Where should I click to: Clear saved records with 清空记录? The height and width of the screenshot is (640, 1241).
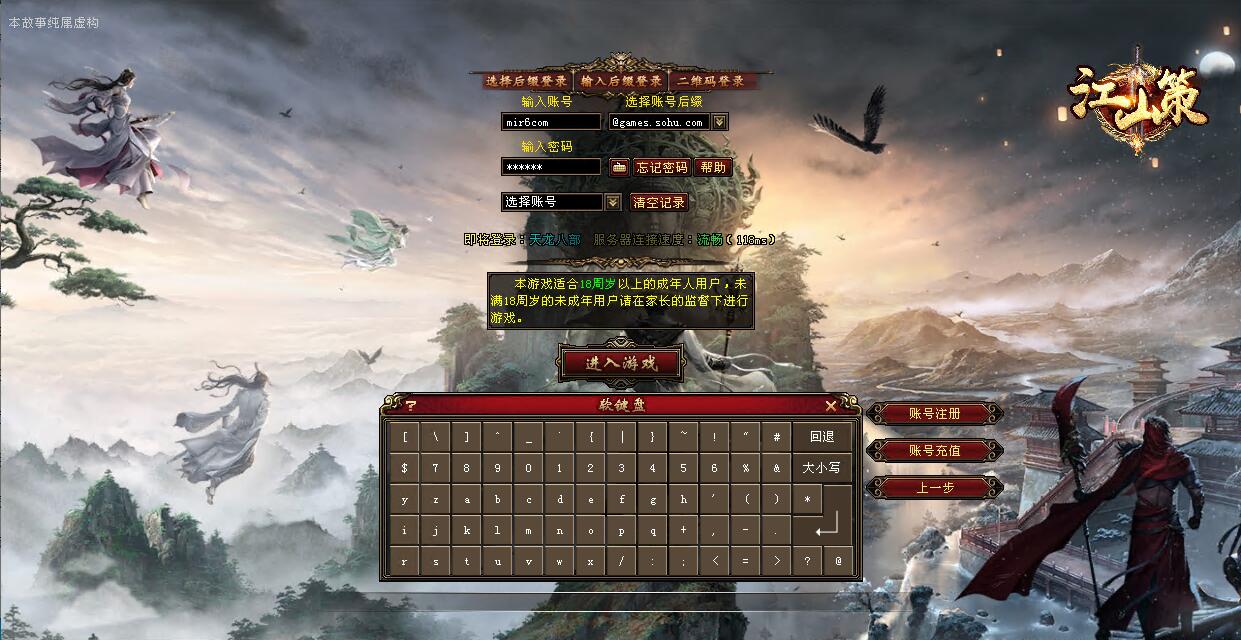pyautogui.click(x=660, y=202)
